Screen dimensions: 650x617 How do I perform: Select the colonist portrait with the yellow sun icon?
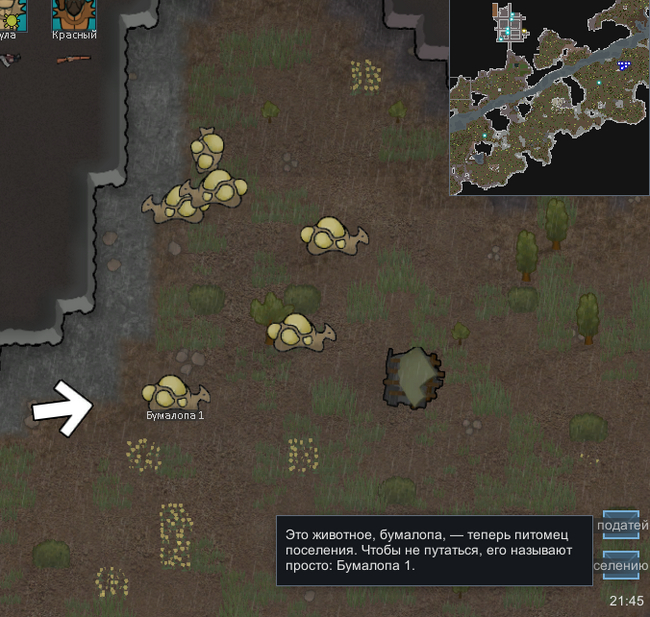point(10,14)
